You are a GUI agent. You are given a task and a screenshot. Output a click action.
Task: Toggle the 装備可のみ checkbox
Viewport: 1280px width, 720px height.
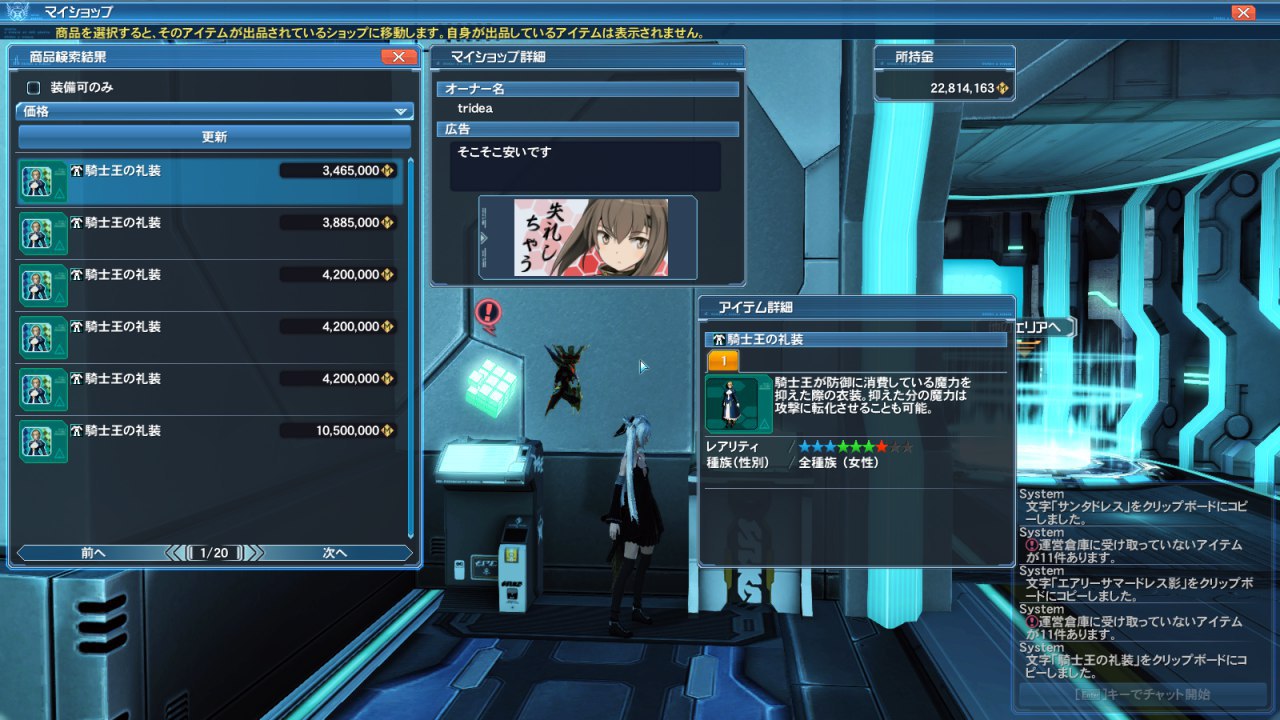(x=34, y=88)
